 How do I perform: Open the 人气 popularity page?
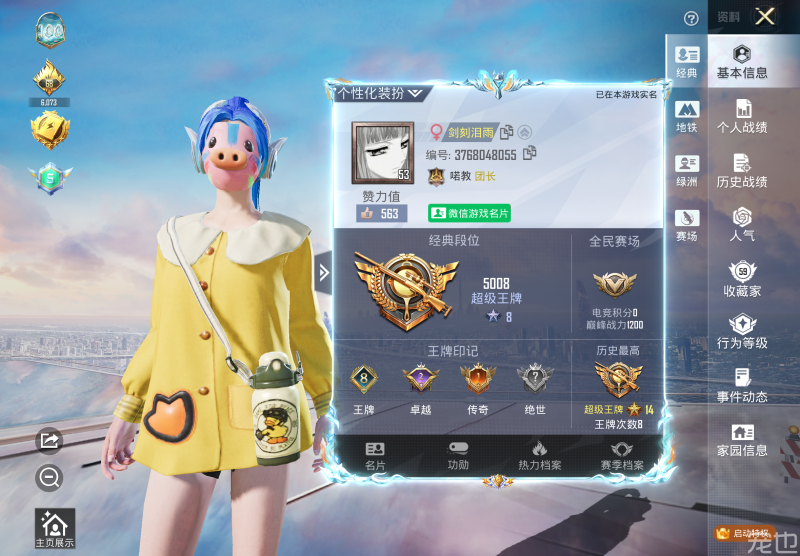coord(742,224)
